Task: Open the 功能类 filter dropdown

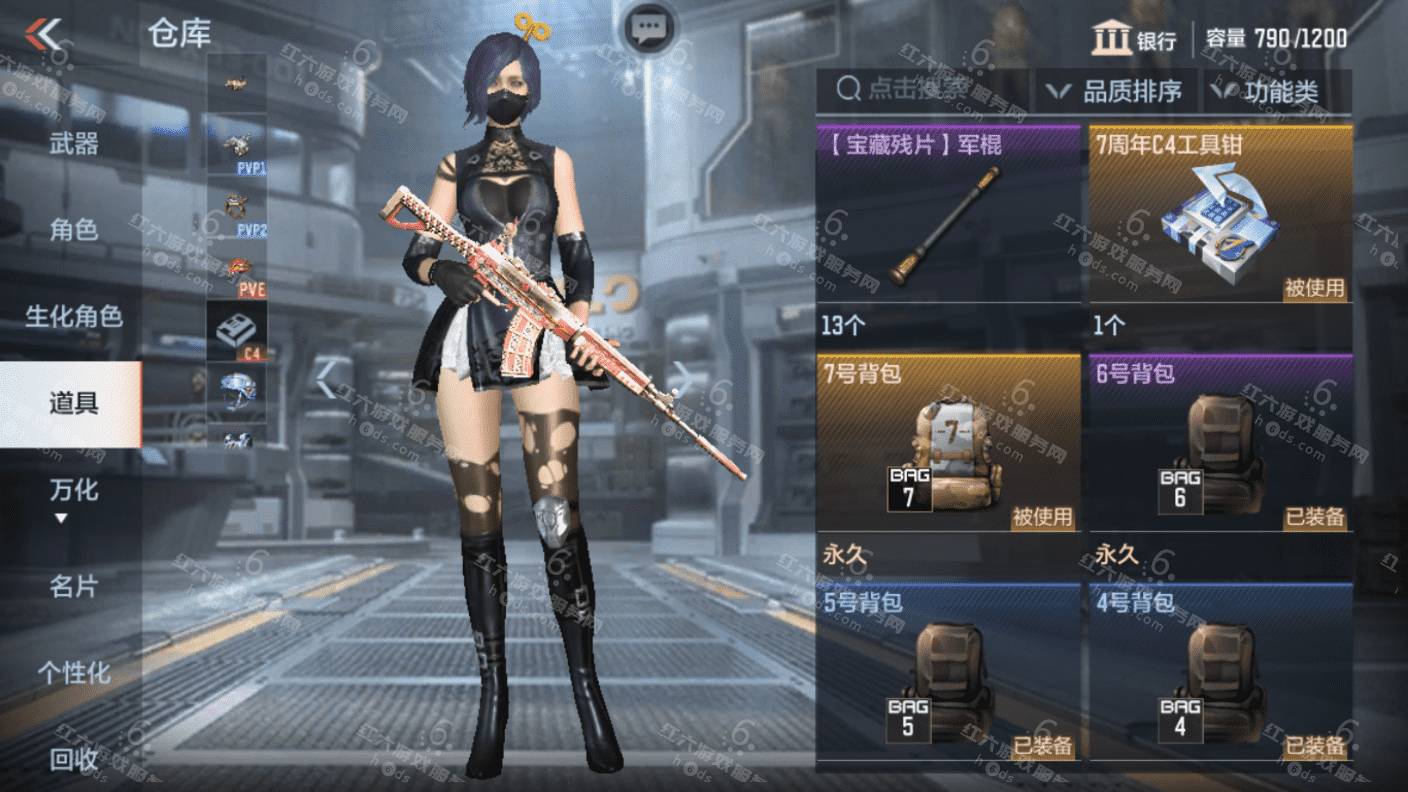Action: coord(1265,92)
